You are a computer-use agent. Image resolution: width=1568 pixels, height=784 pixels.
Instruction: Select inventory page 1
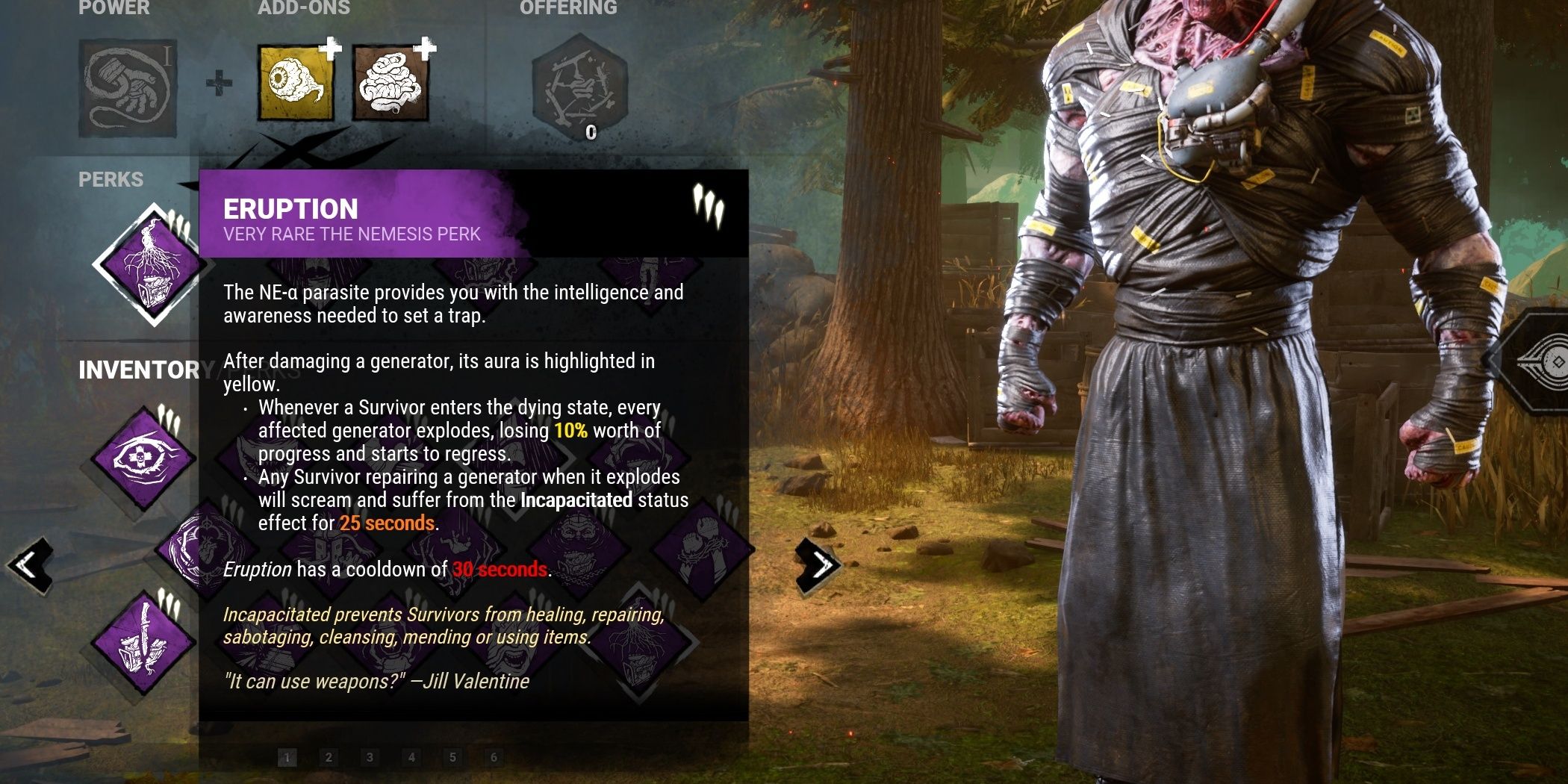tap(287, 758)
